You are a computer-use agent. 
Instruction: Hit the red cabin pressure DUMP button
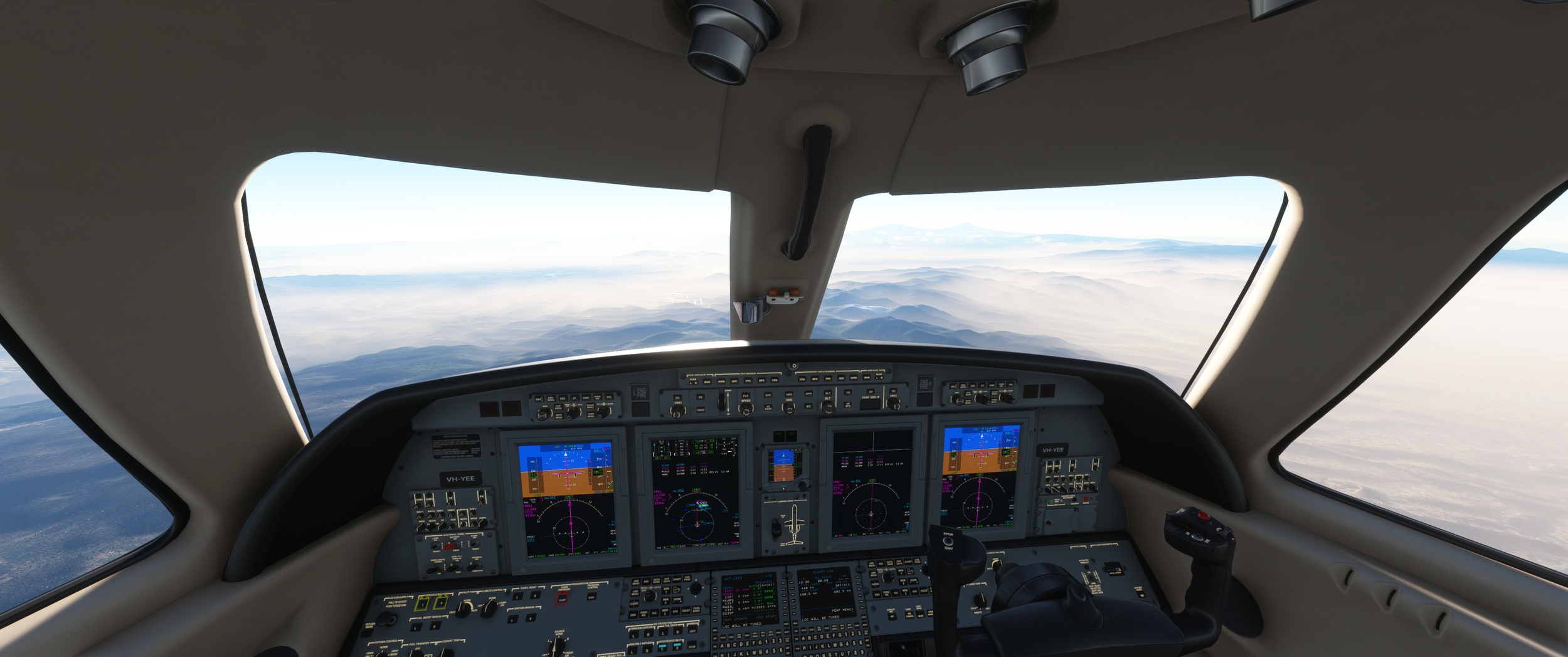(x=562, y=597)
